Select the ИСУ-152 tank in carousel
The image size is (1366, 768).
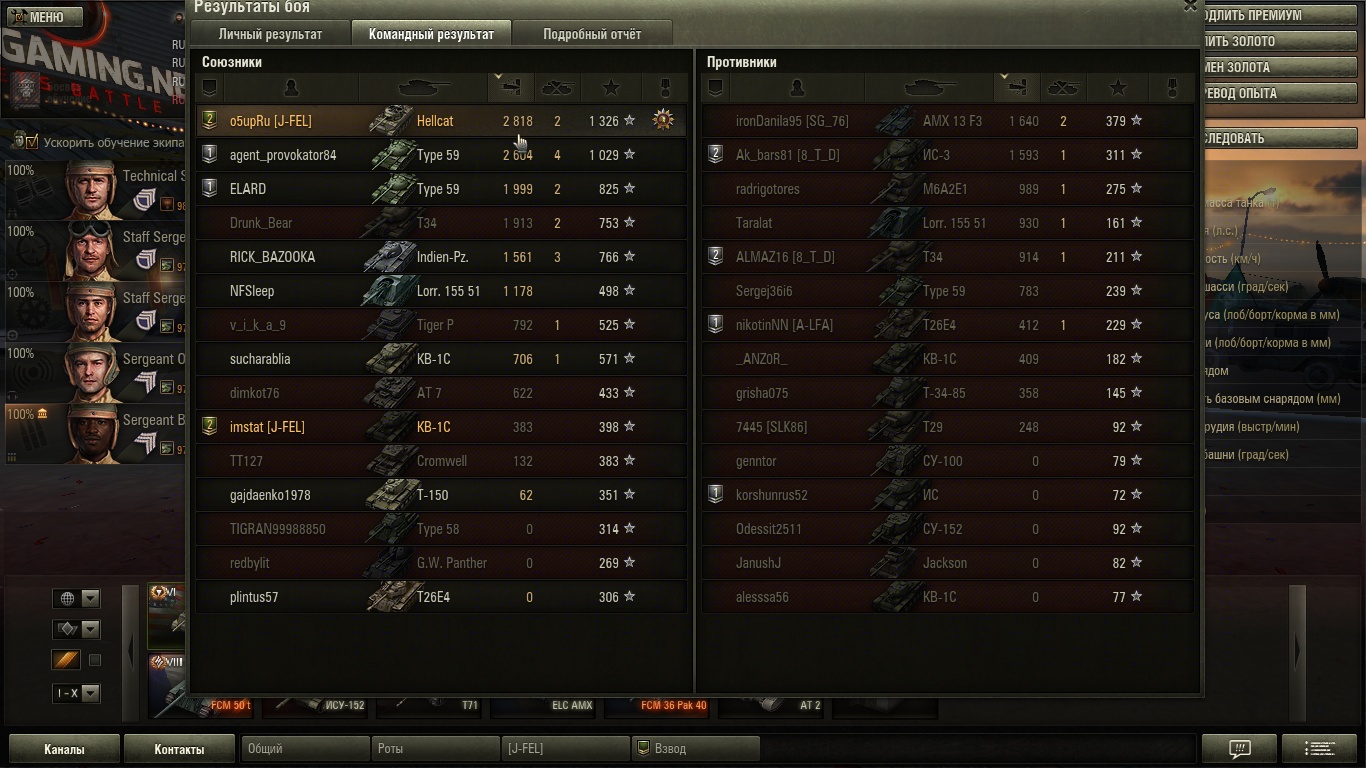click(320, 705)
